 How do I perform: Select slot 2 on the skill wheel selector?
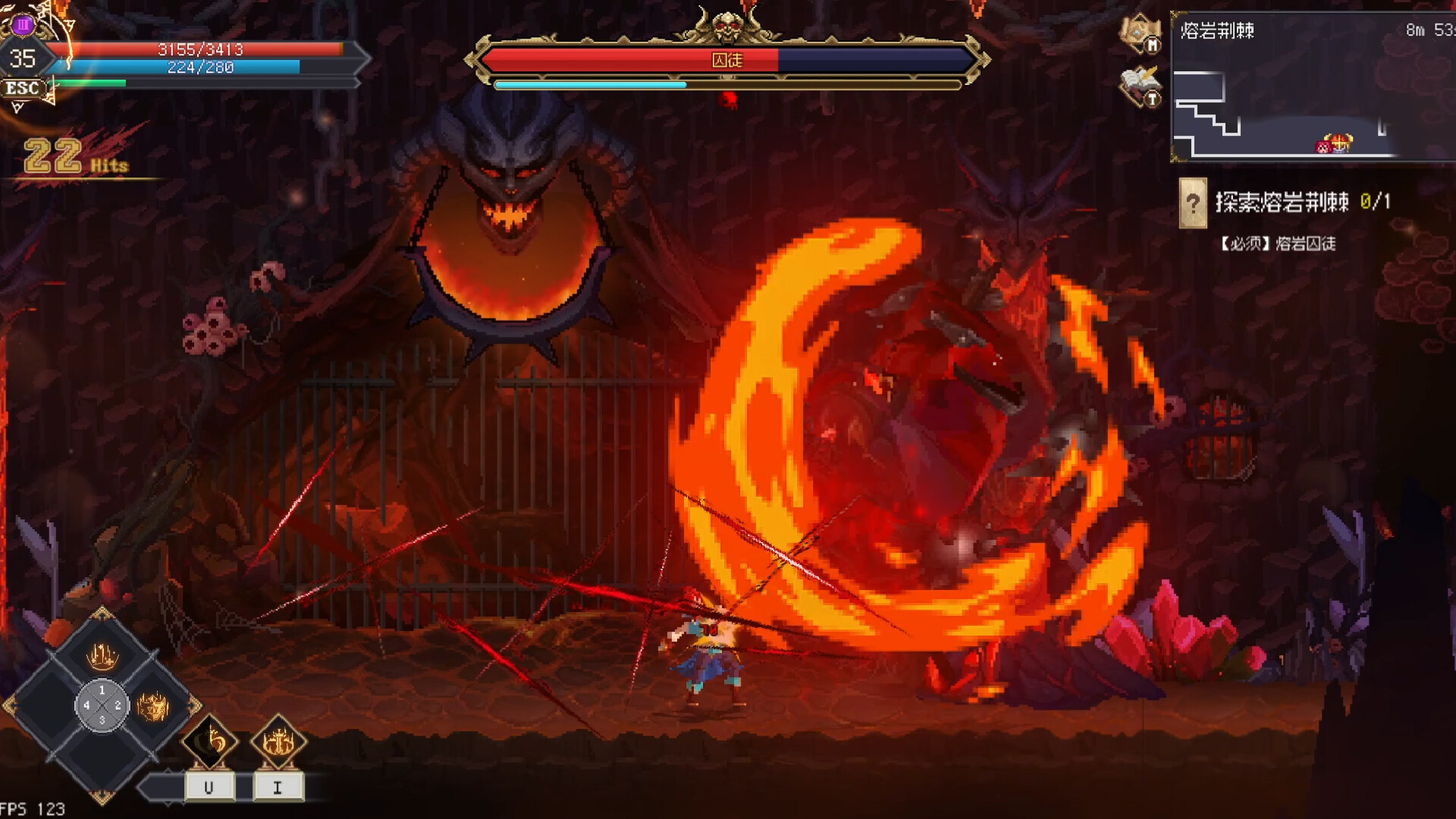tap(117, 705)
